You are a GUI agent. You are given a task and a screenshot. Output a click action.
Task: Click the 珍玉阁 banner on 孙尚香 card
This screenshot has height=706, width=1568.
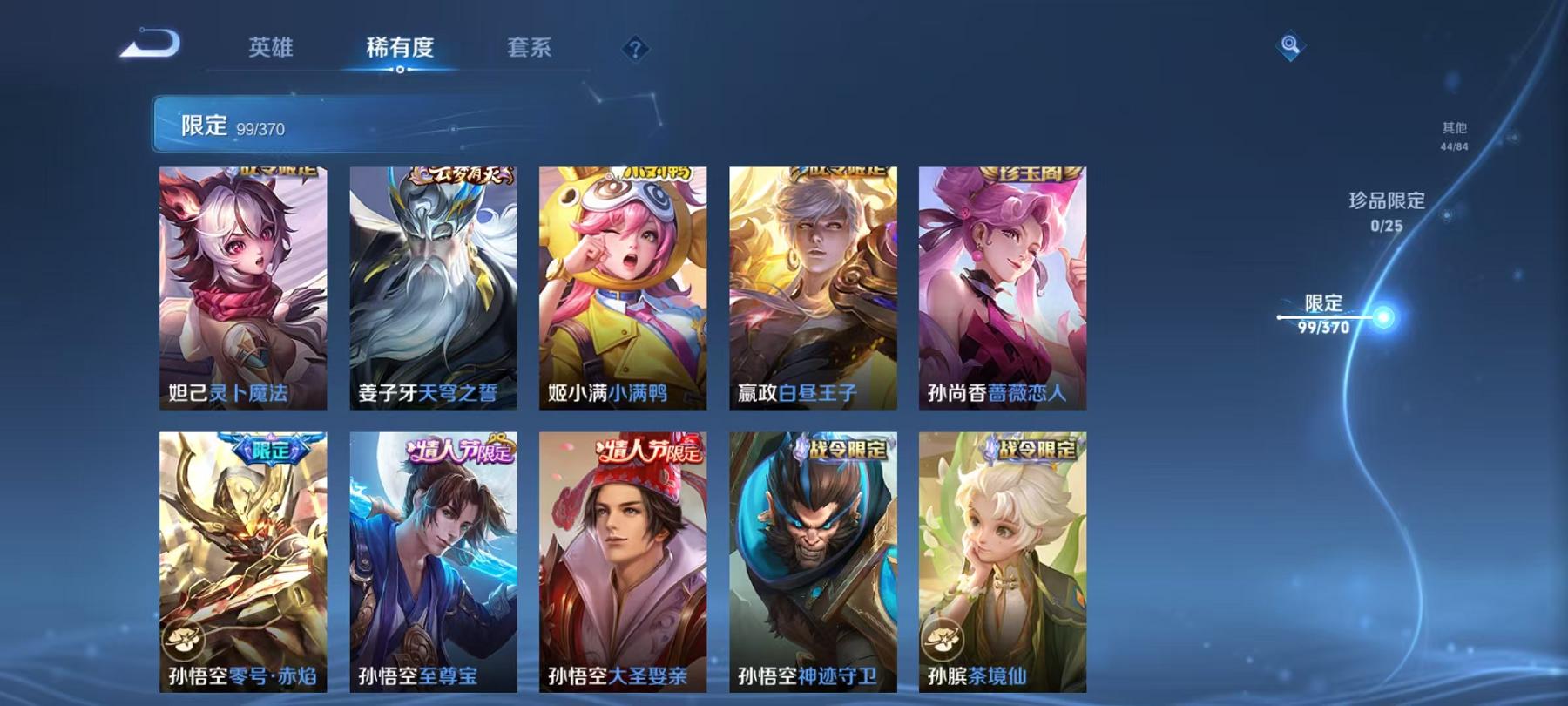tap(1034, 176)
